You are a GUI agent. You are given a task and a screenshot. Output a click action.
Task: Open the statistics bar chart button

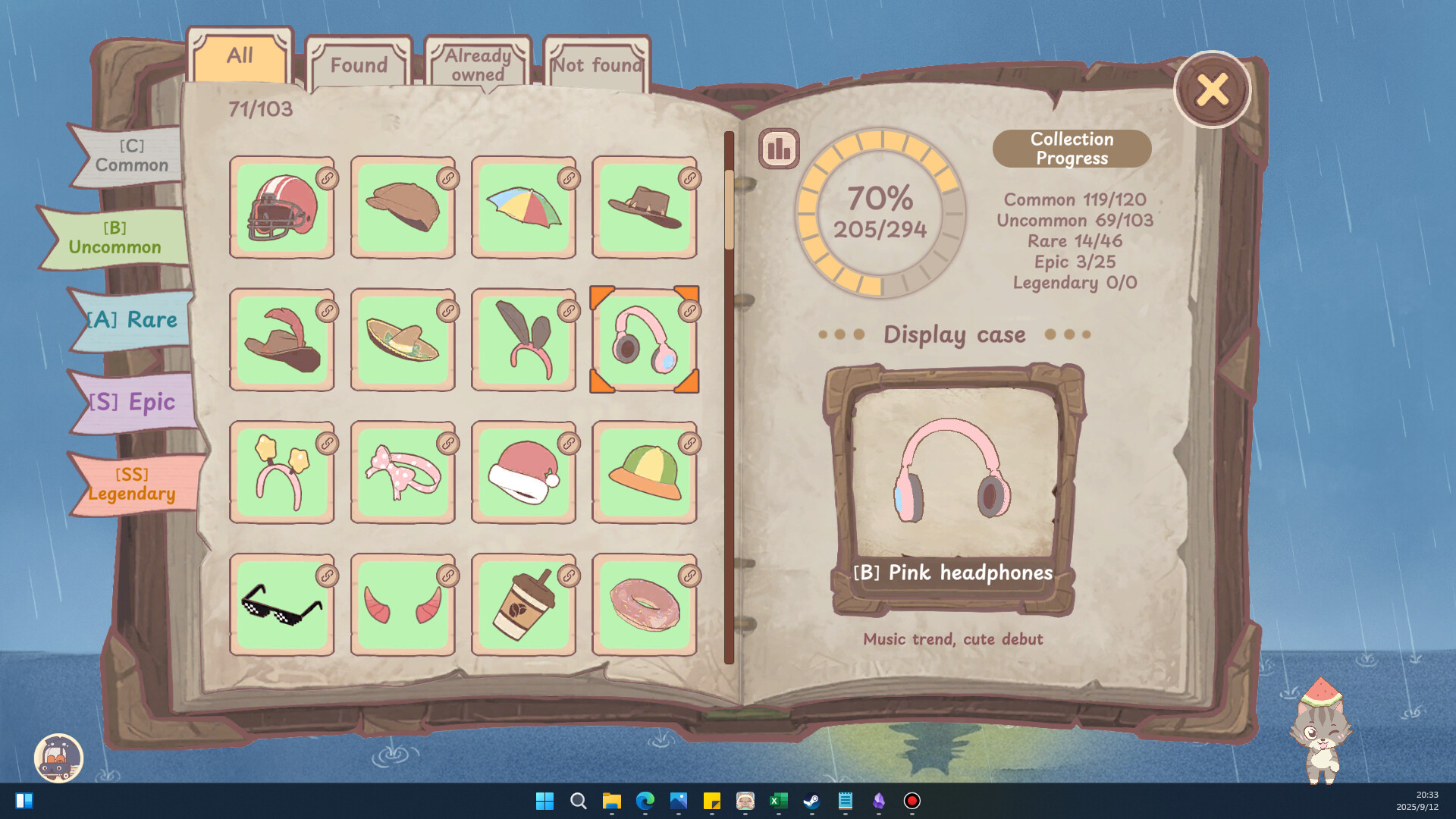[x=779, y=149]
